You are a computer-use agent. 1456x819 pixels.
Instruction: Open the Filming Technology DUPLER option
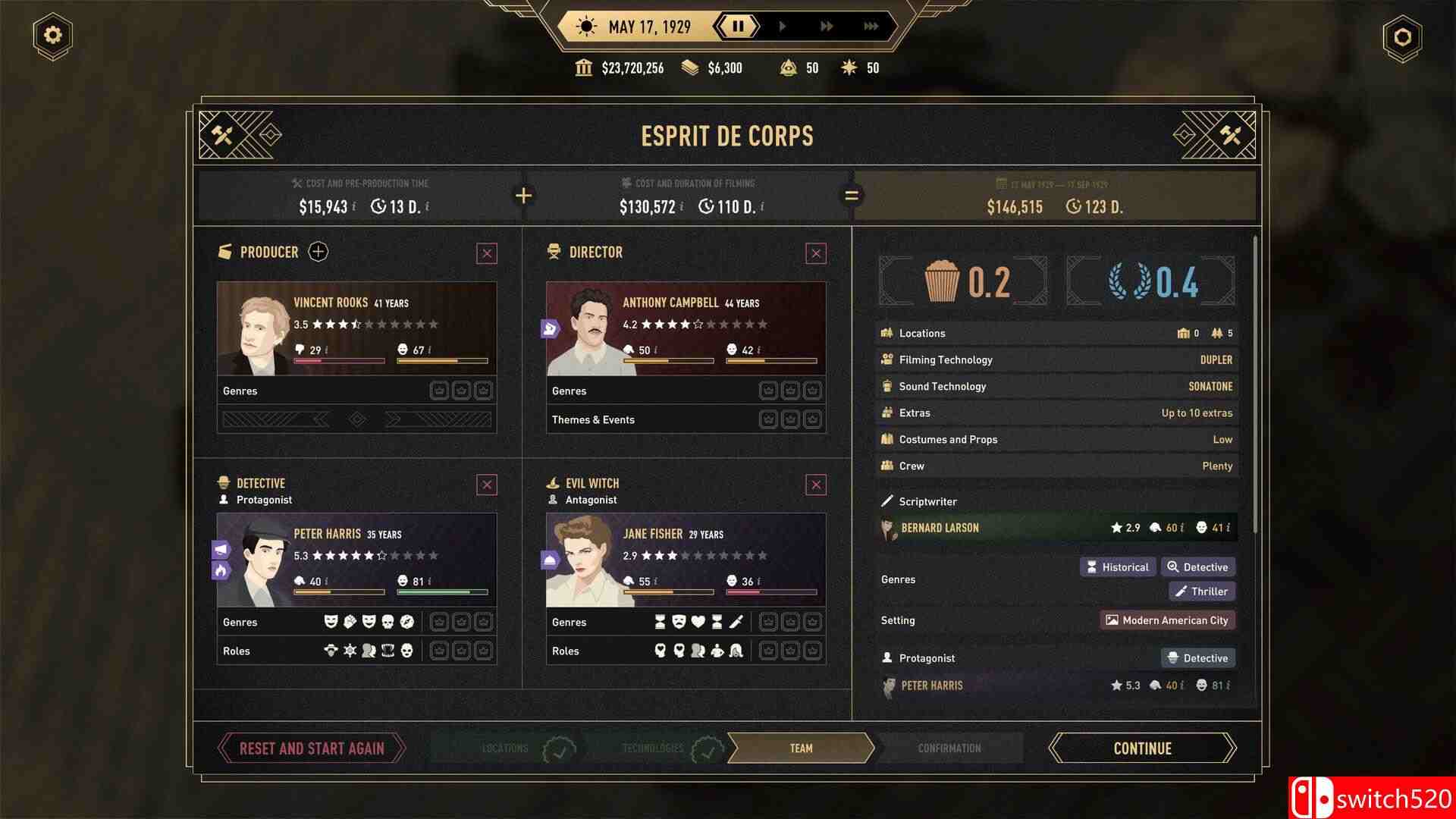click(1216, 359)
